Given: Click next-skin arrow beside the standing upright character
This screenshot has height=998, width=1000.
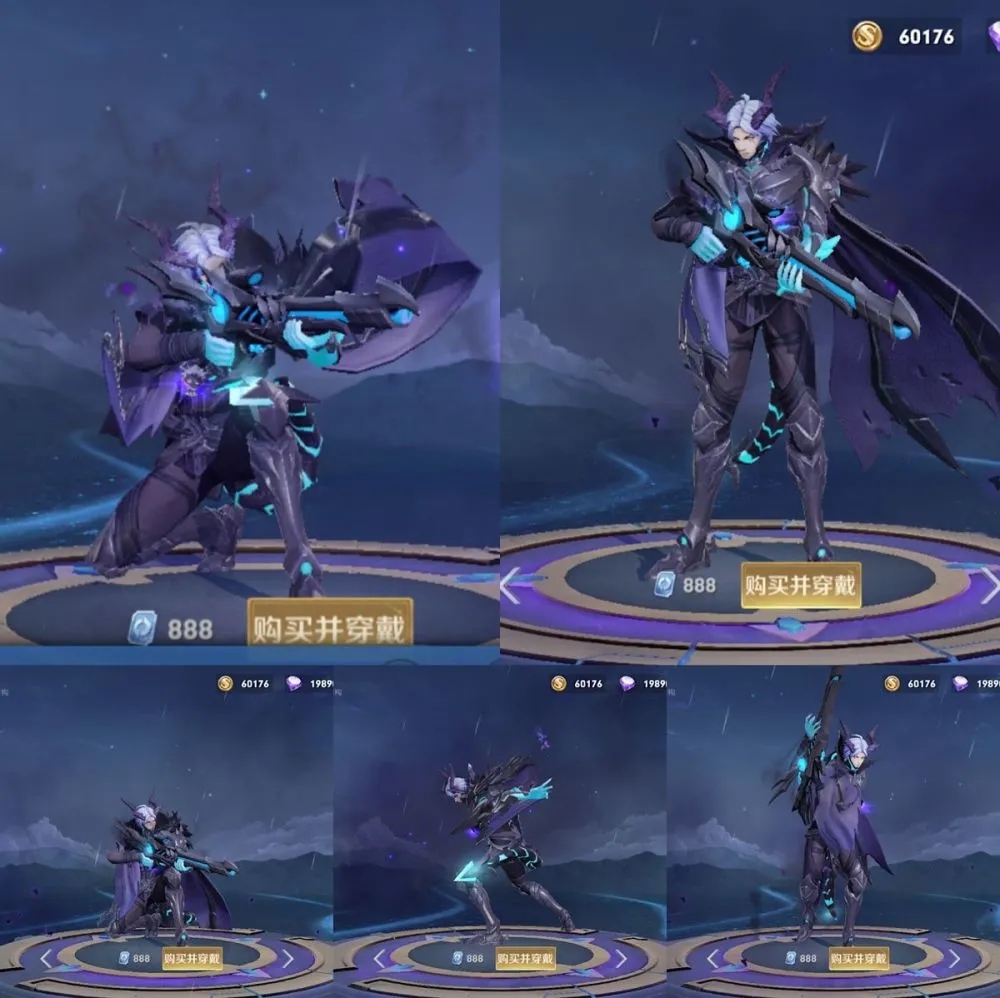Looking at the screenshot, I should pyautogui.click(x=988, y=585).
